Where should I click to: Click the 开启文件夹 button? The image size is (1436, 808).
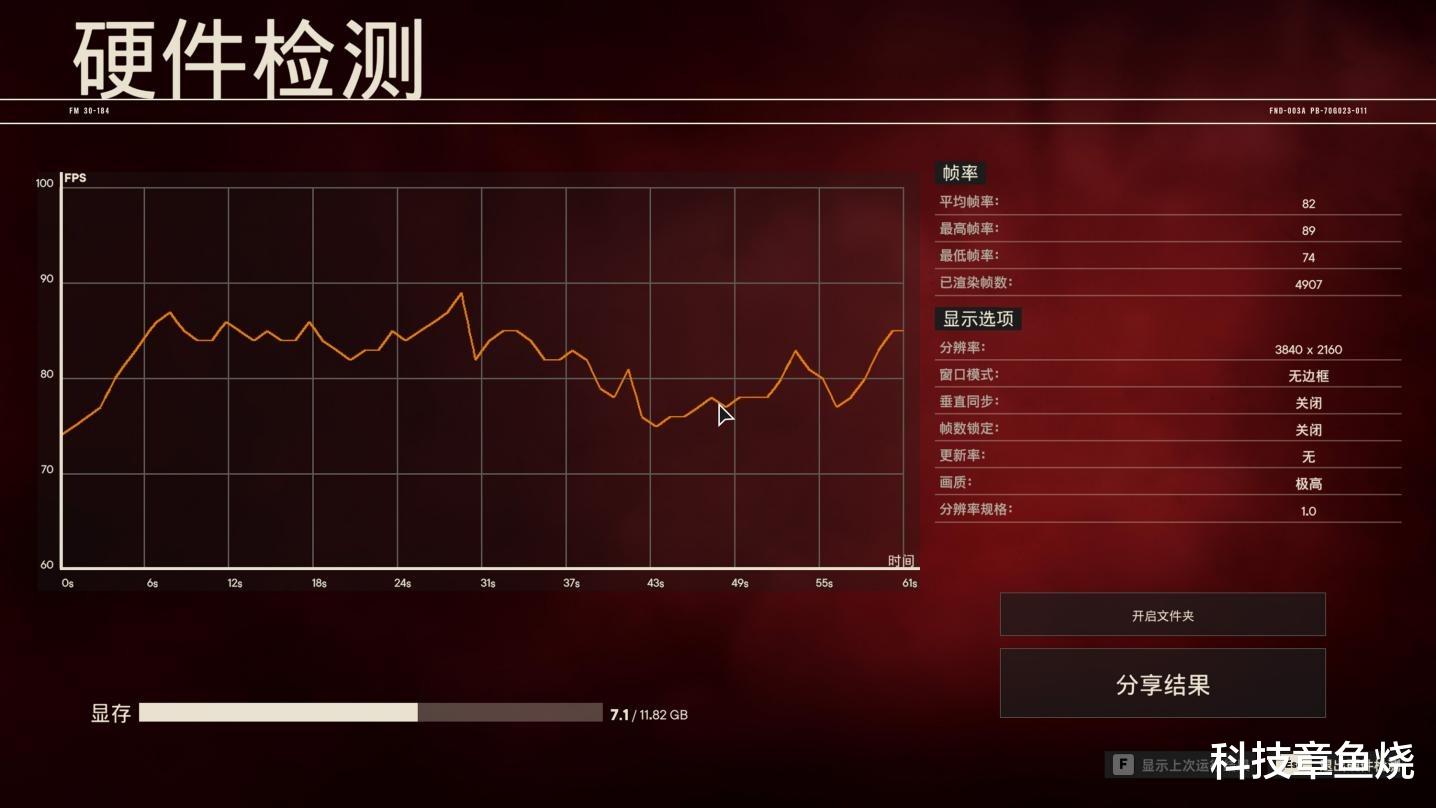[x=1162, y=614]
